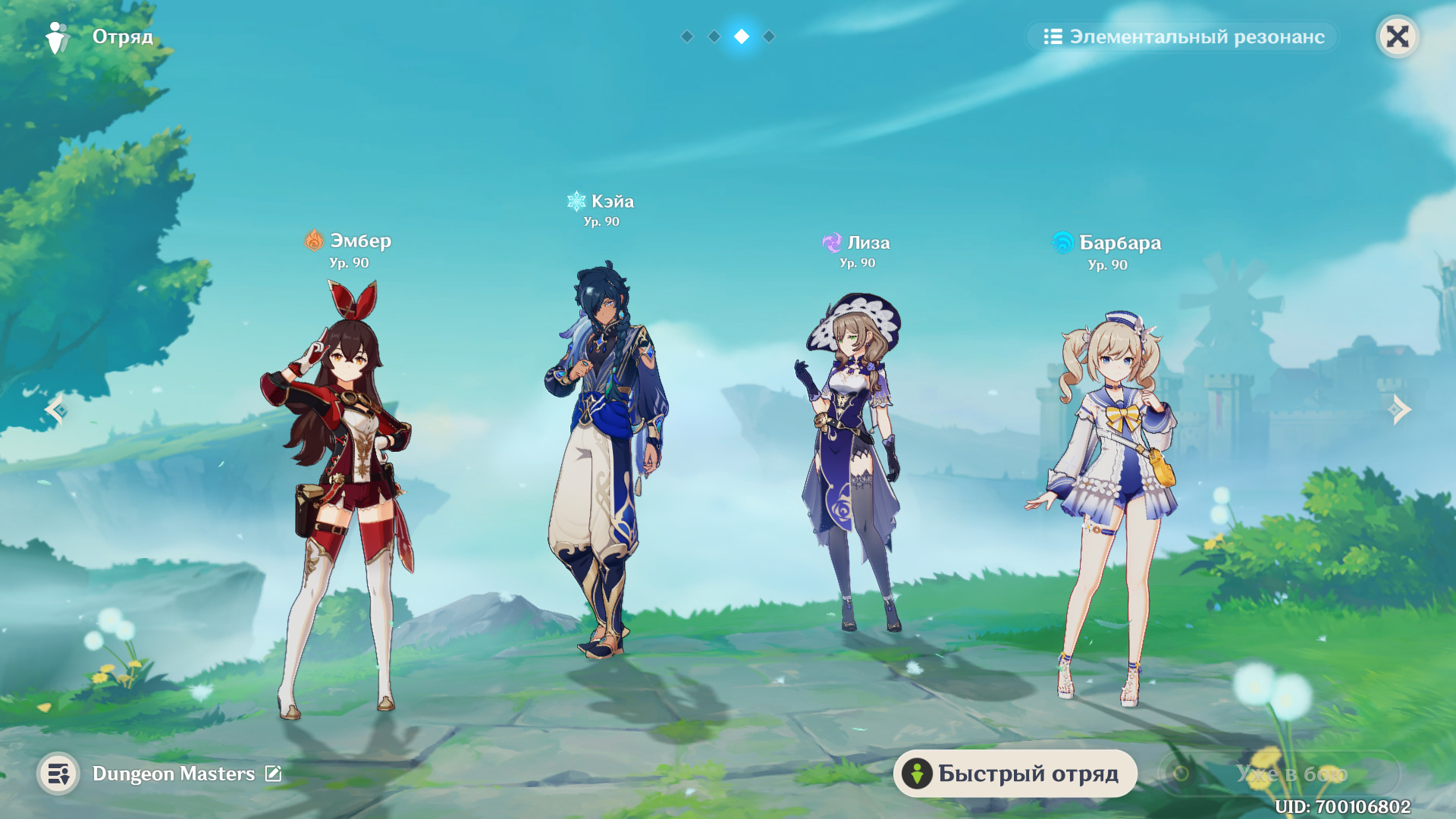Switch to the next team with right arrow
Image resolution: width=1456 pixels, height=819 pixels.
tap(1400, 409)
